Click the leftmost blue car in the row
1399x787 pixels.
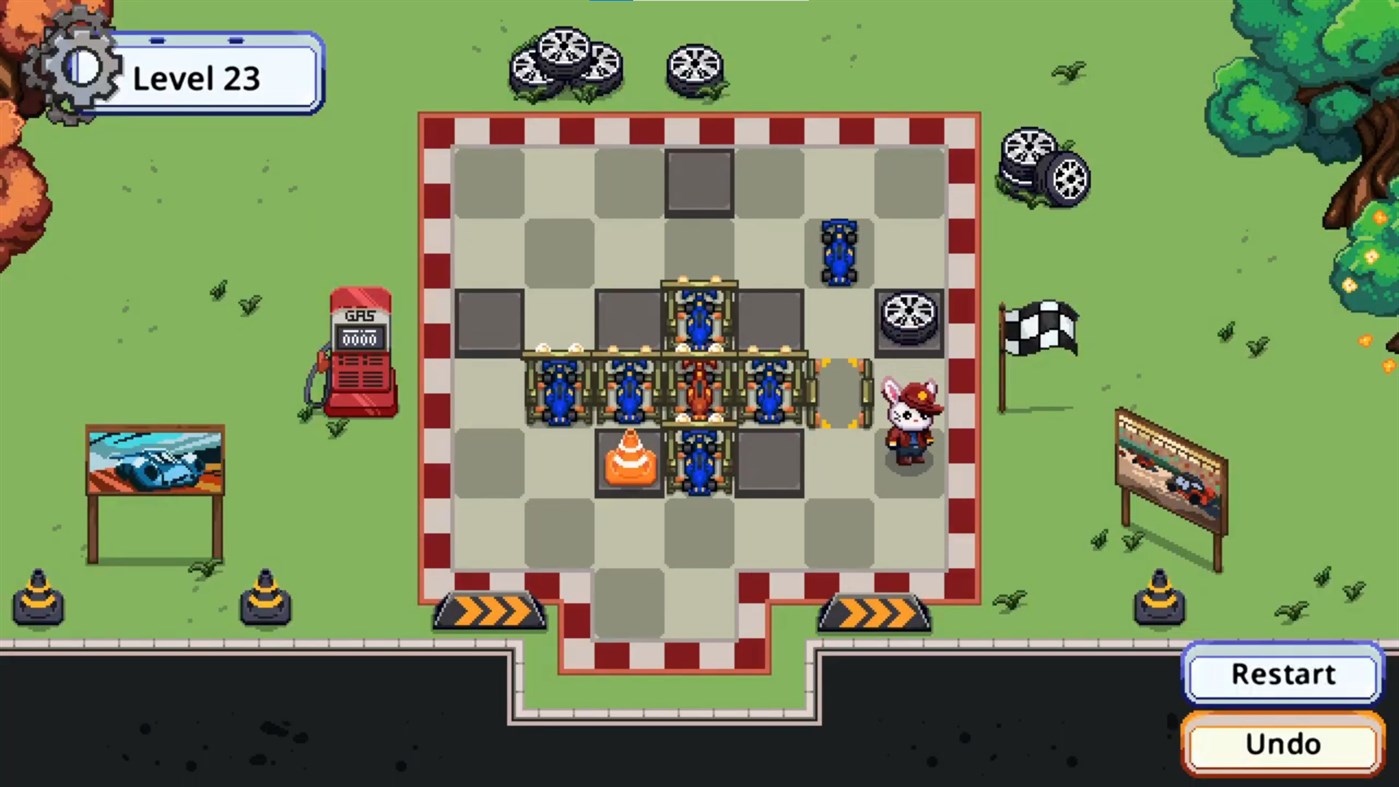[x=559, y=392]
